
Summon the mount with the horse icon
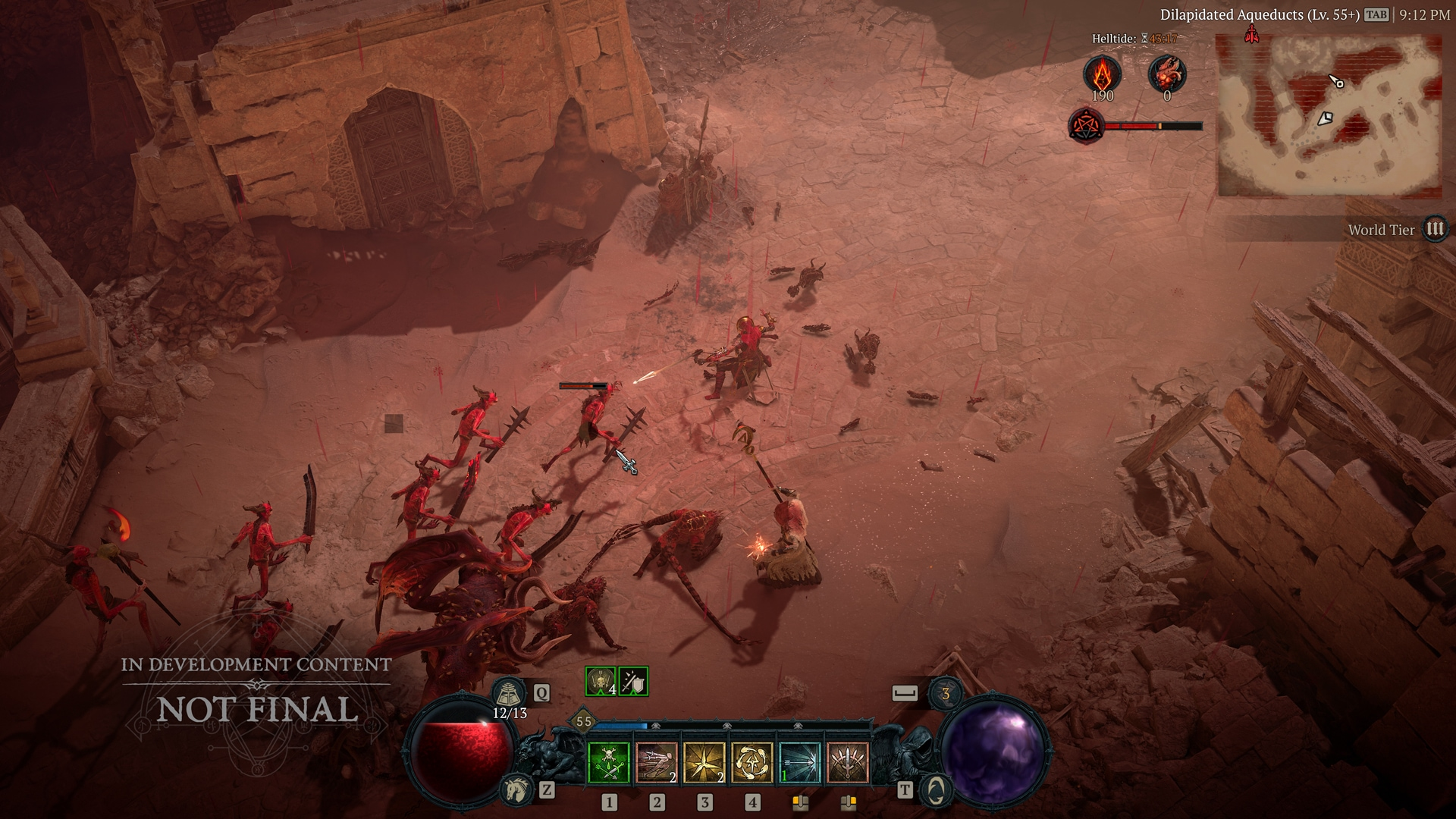click(515, 790)
